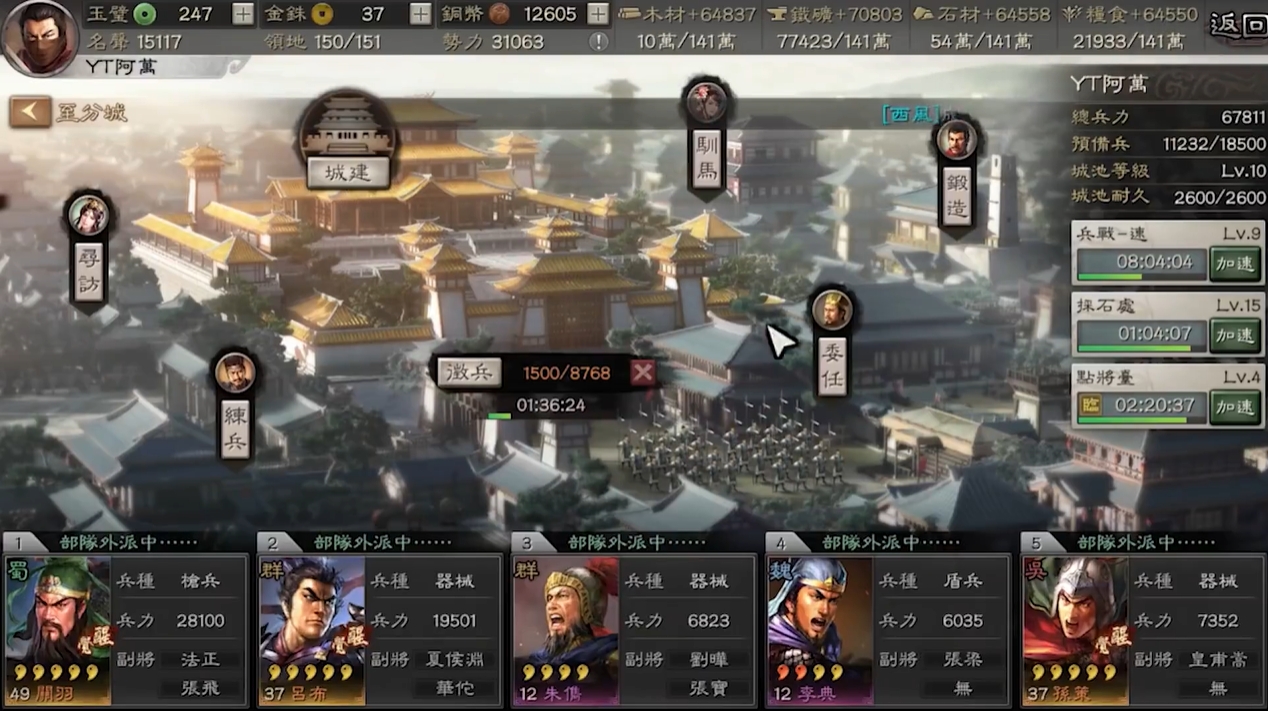The image size is (1268, 711).
Task: Speed up the 採石處 quarry upgrade
Action: (x=1234, y=335)
